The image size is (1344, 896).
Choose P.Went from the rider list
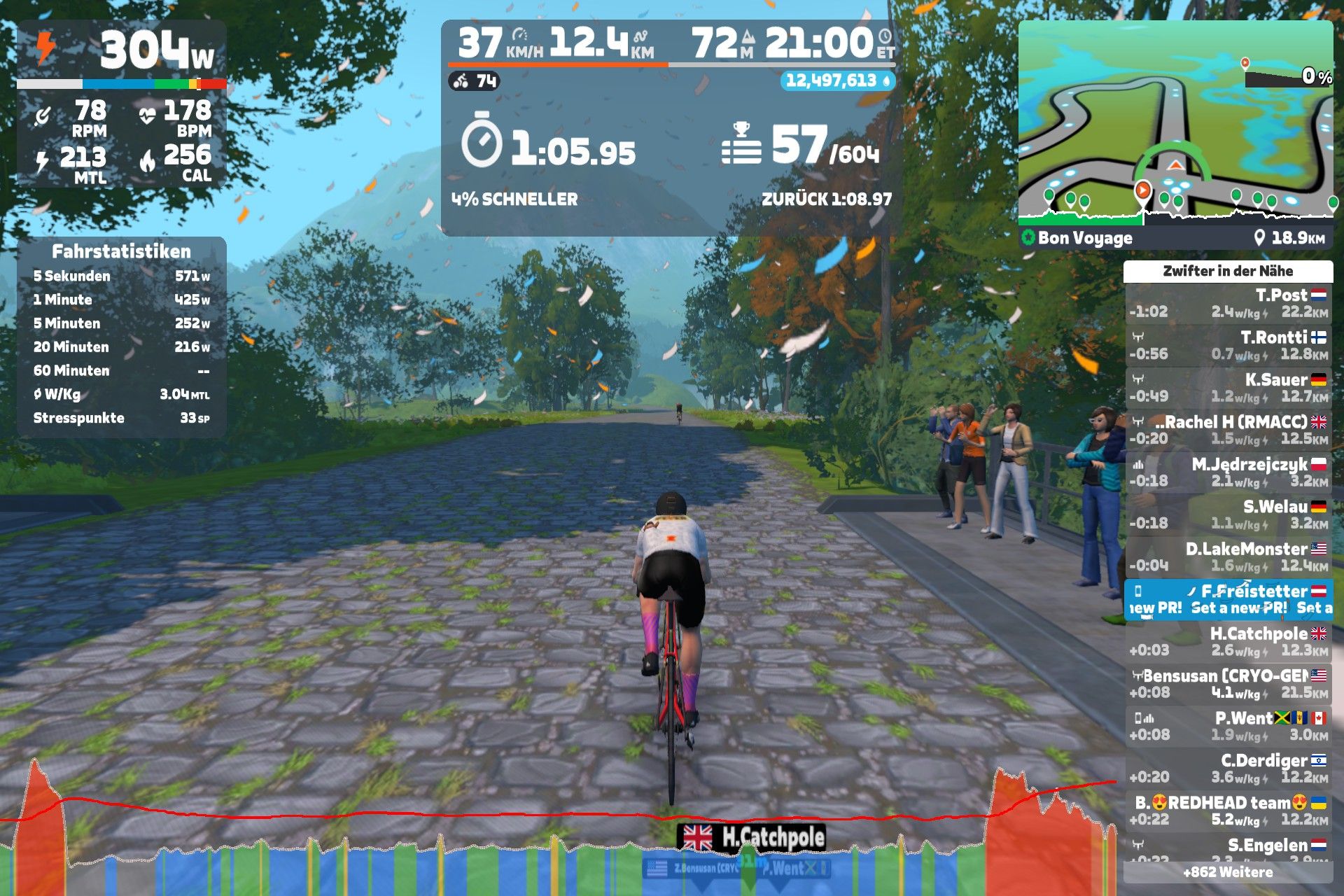1228,726
